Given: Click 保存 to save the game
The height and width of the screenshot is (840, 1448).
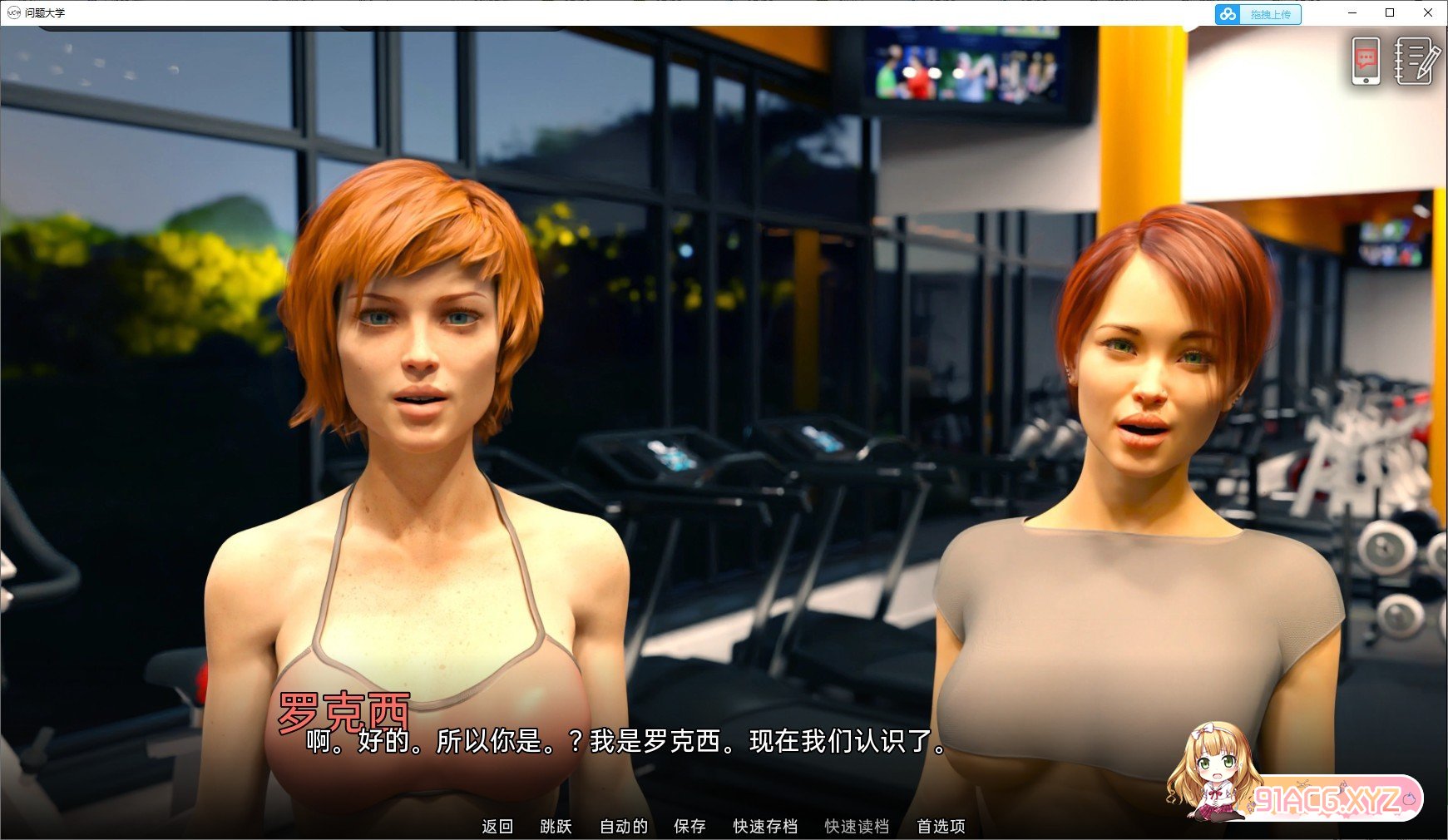Looking at the screenshot, I should [x=689, y=827].
